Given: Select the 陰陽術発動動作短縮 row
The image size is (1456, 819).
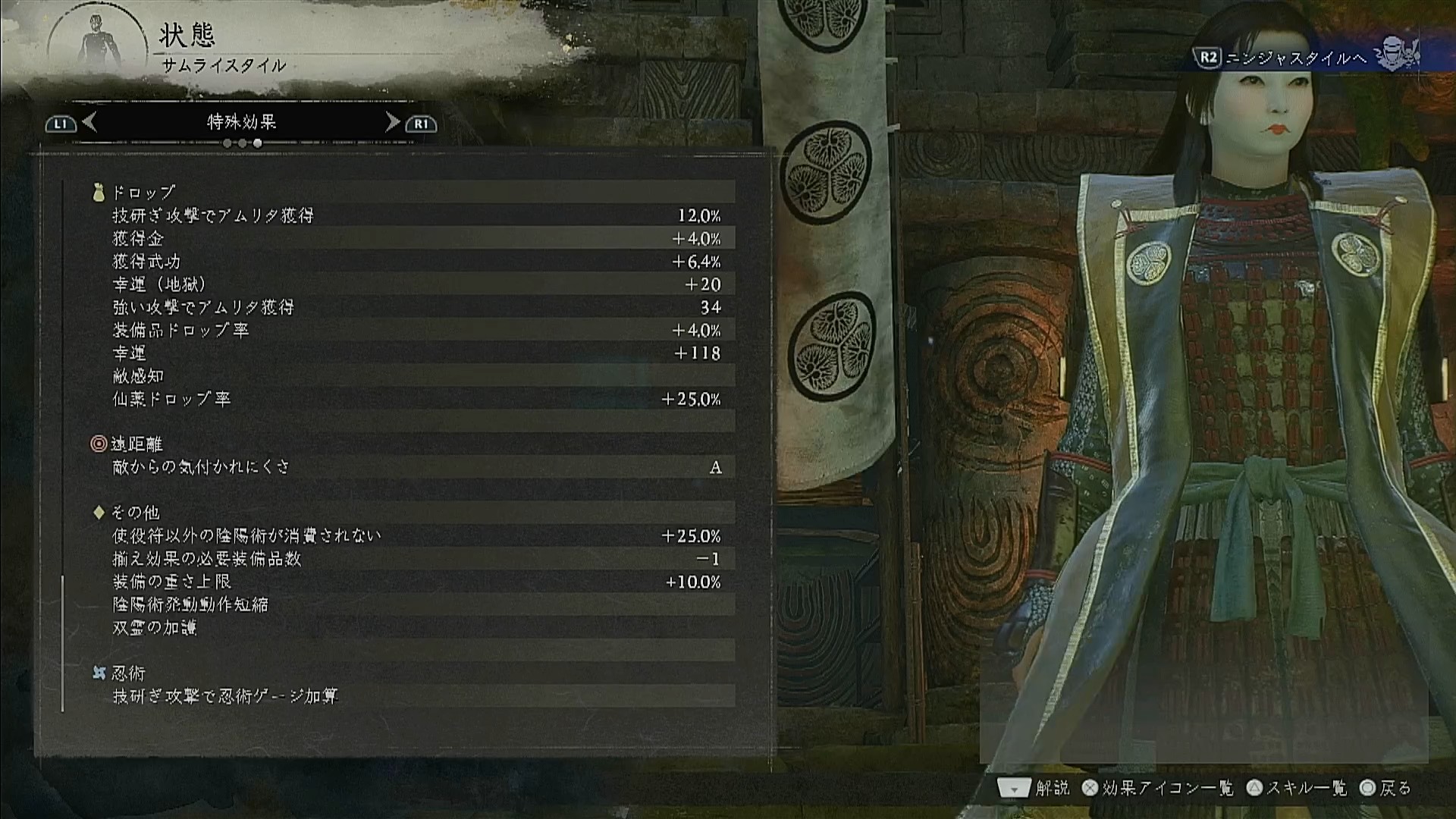Looking at the screenshot, I should coord(416,604).
